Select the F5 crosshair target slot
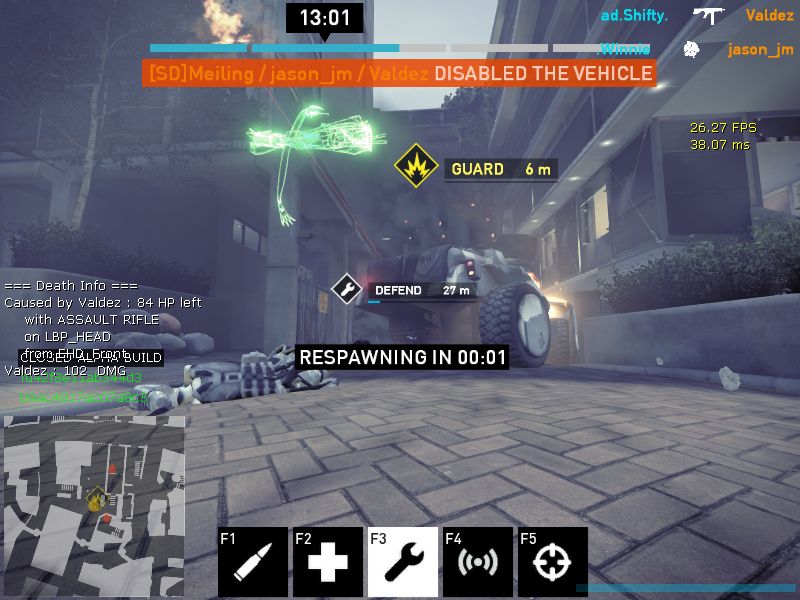 tap(552, 562)
